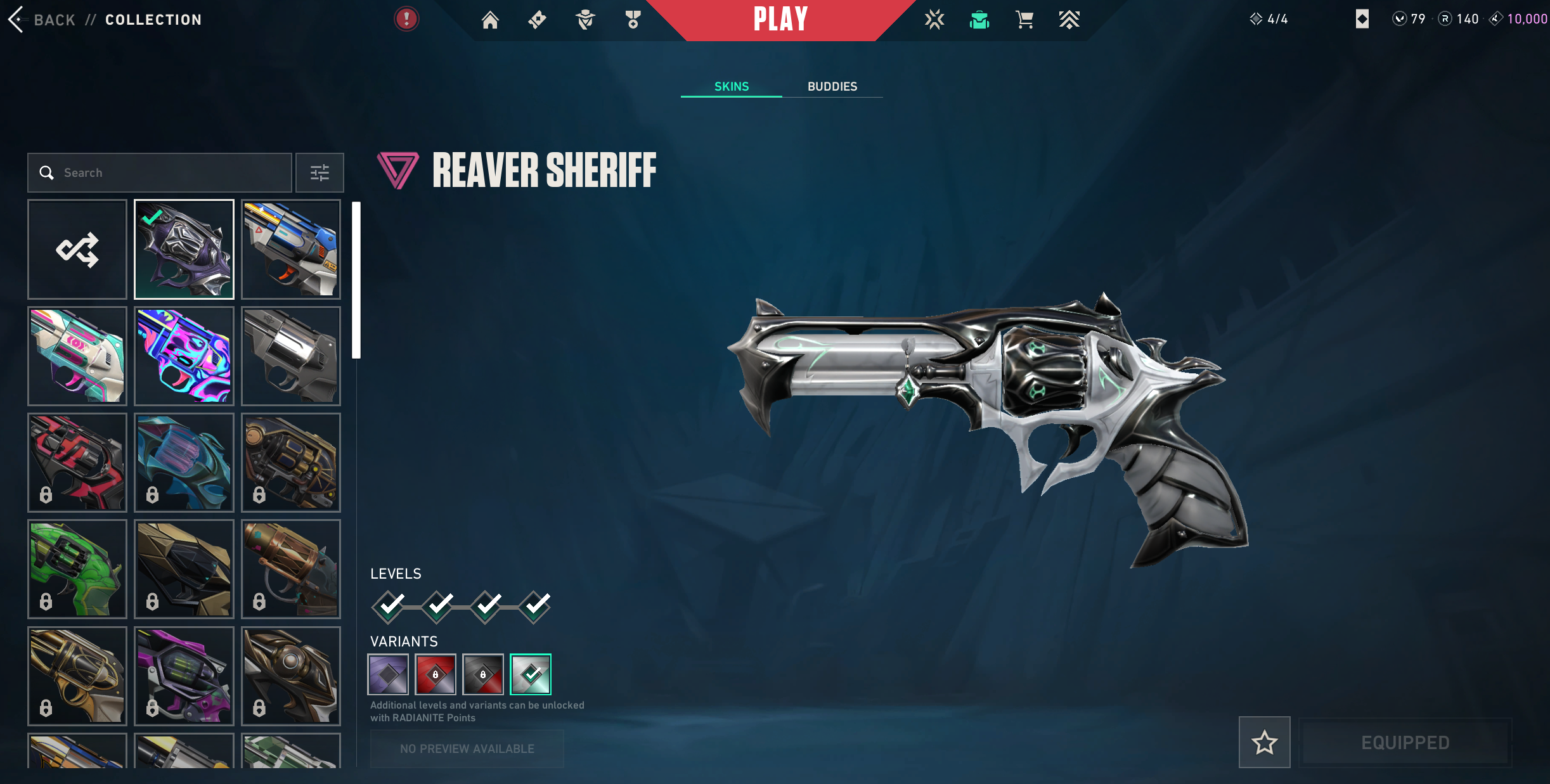The height and width of the screenshot is (784, 1550).
Task: Choose the random shuffle skin tile
Action: pos(77,250)
